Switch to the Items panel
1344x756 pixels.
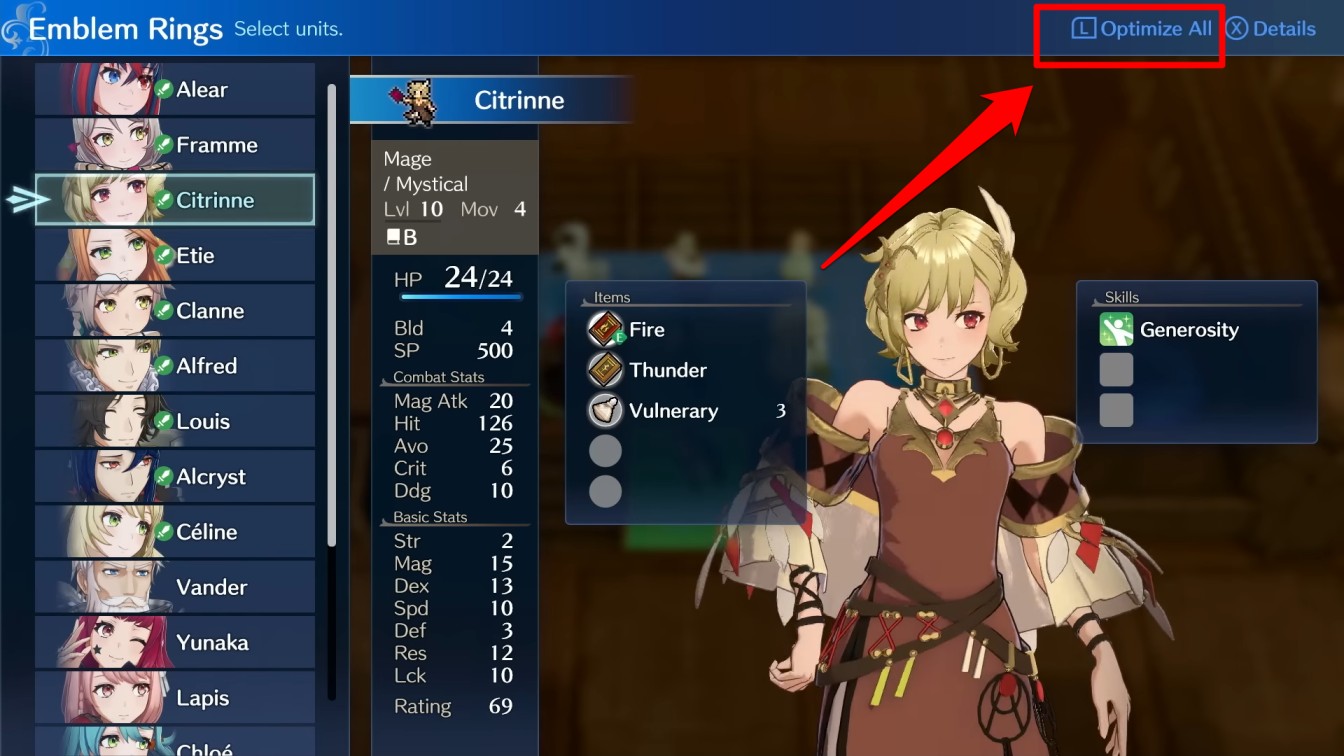click(610, 297)
